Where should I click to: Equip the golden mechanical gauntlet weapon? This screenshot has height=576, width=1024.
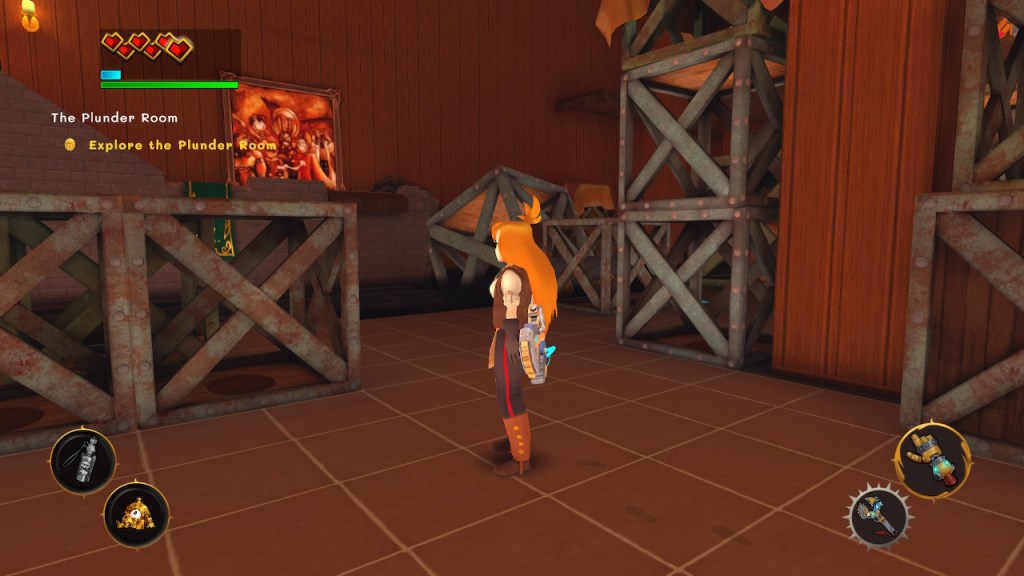pyautogui.click(x=932, y=460)
